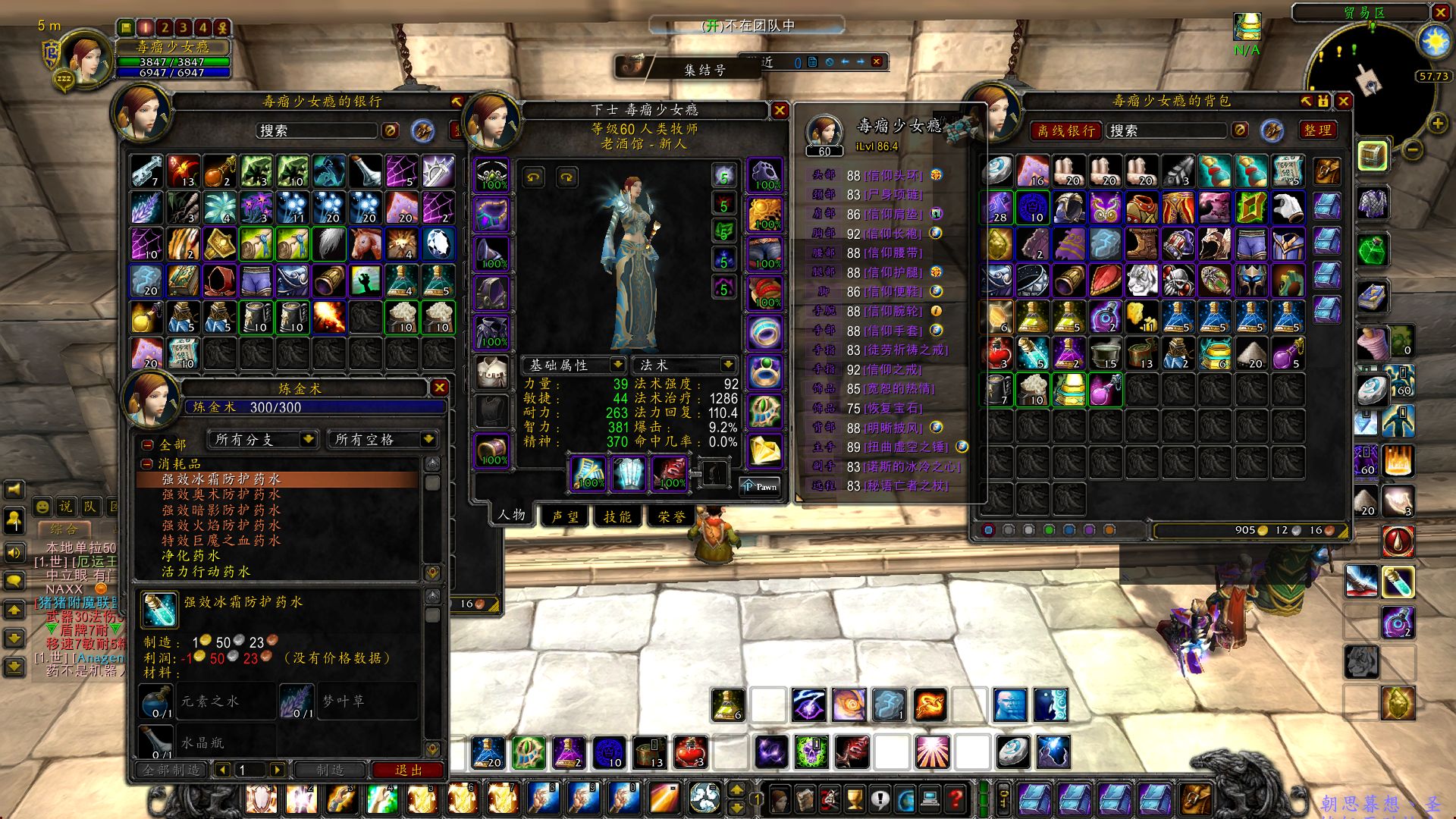This screenshot has width=1456, height=819.
Task: Switch to the 技能 skills tab
Action: pos(617,516)
